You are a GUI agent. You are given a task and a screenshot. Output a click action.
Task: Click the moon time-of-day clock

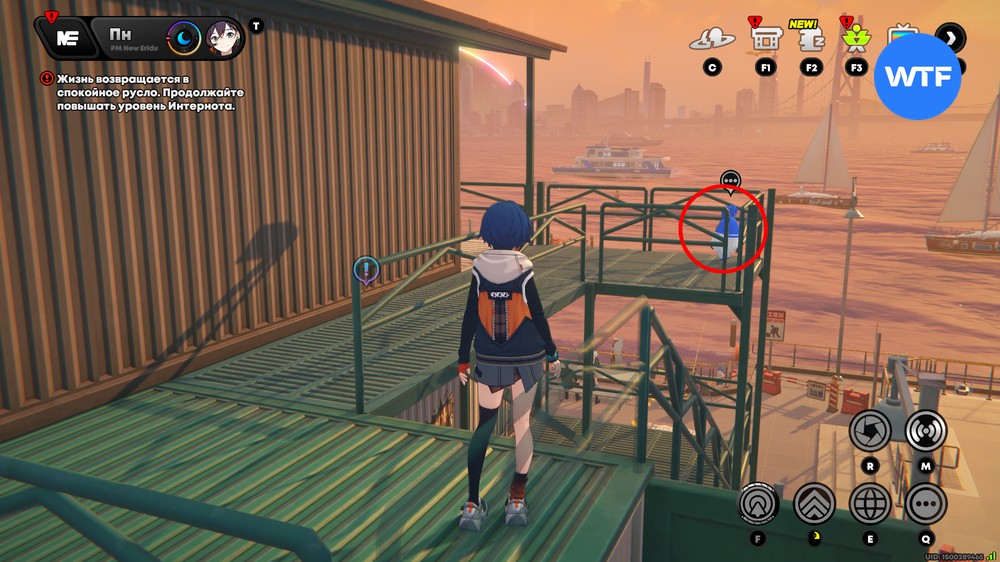(184, 39)
